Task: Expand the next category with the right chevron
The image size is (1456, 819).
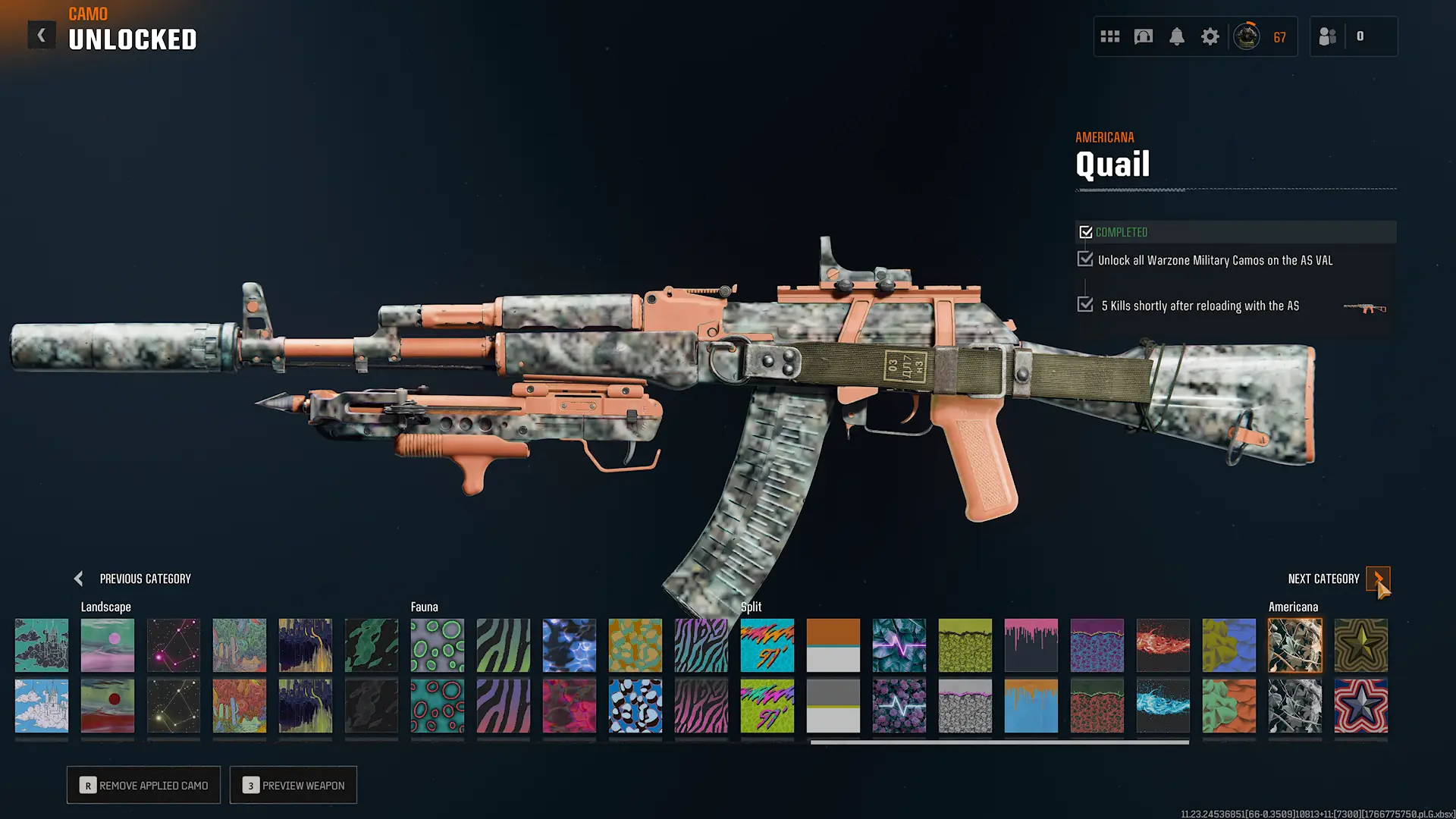Action: click(x=1379, y=579)
